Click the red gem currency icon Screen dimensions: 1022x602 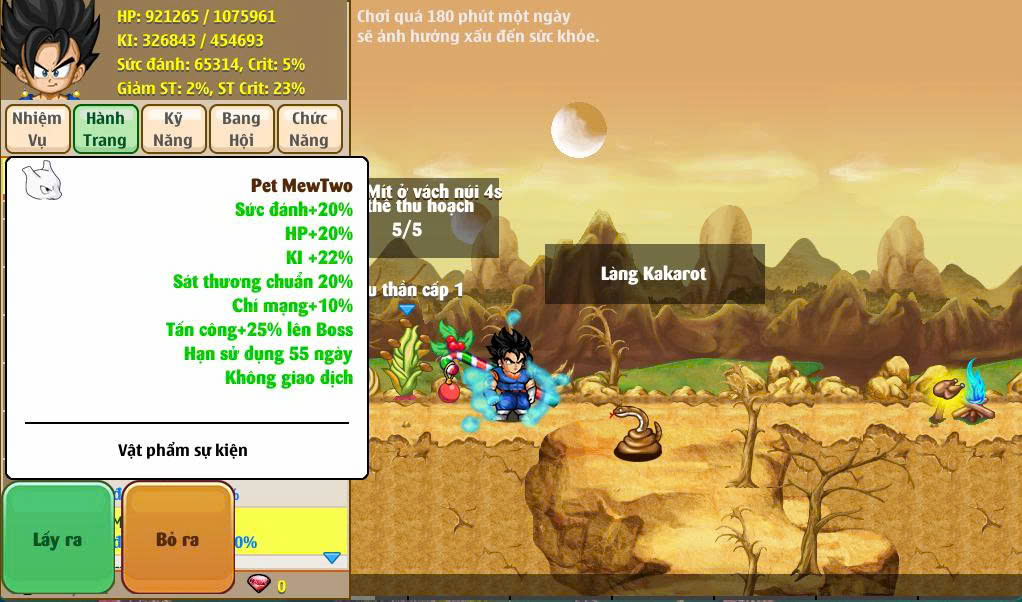click(258, 584)
